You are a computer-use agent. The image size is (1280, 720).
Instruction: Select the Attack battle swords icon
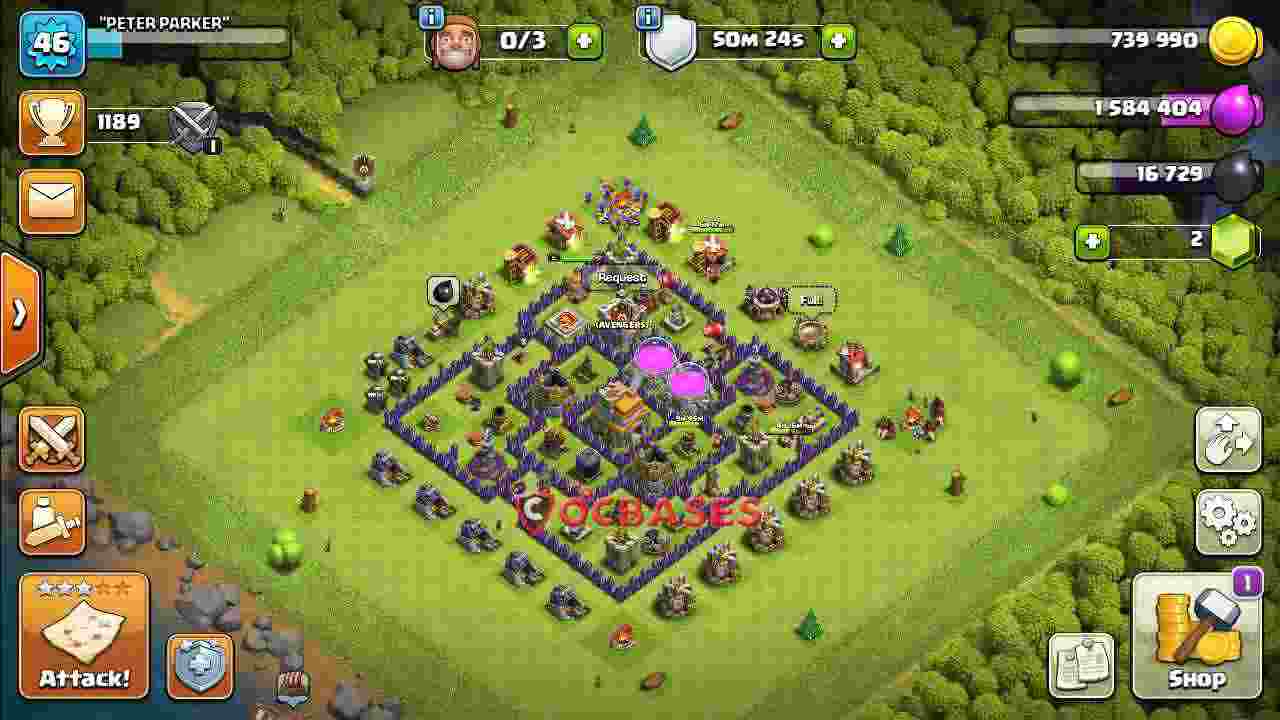coord(51,440)
